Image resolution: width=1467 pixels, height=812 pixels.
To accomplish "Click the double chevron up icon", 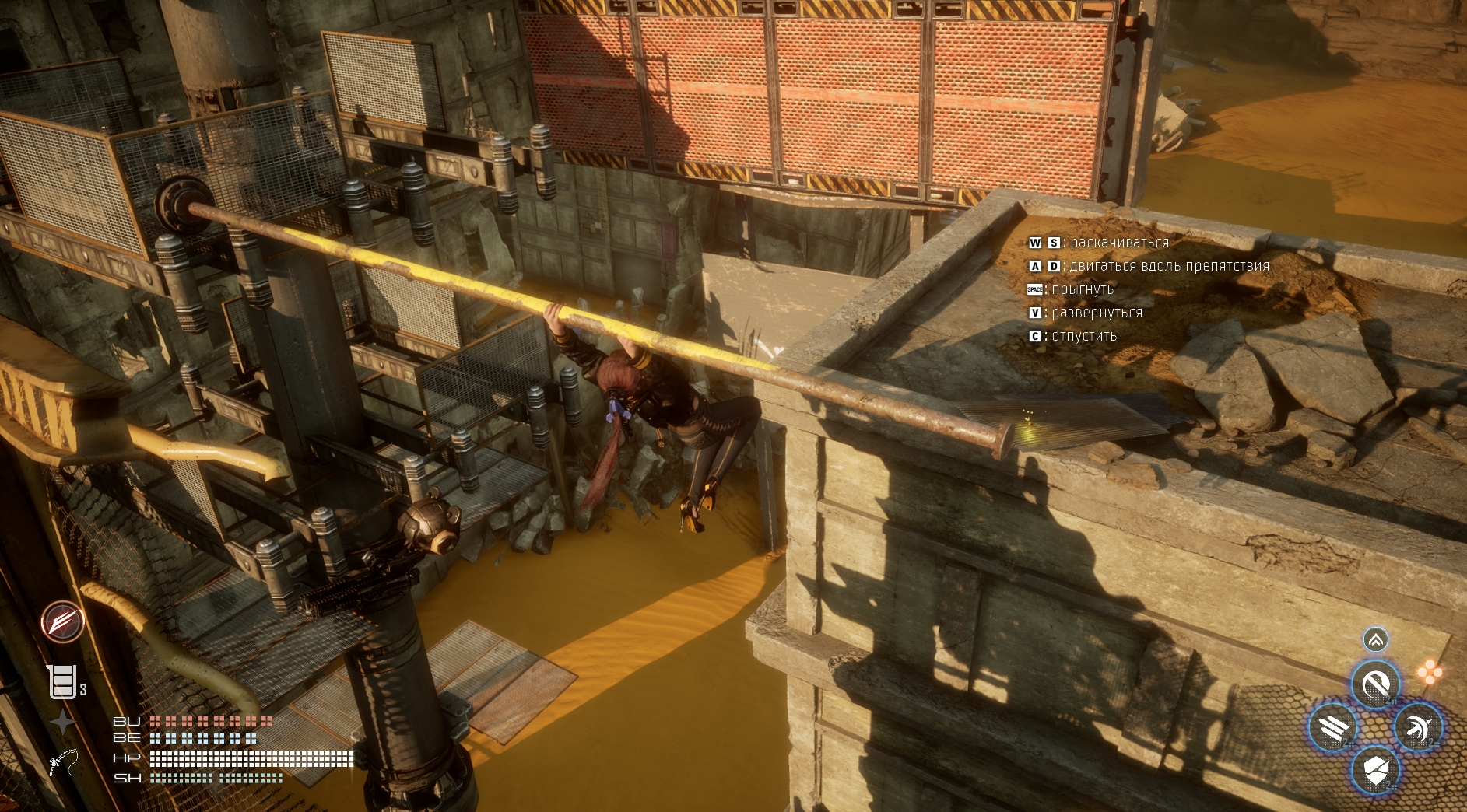I will 1375,639.
